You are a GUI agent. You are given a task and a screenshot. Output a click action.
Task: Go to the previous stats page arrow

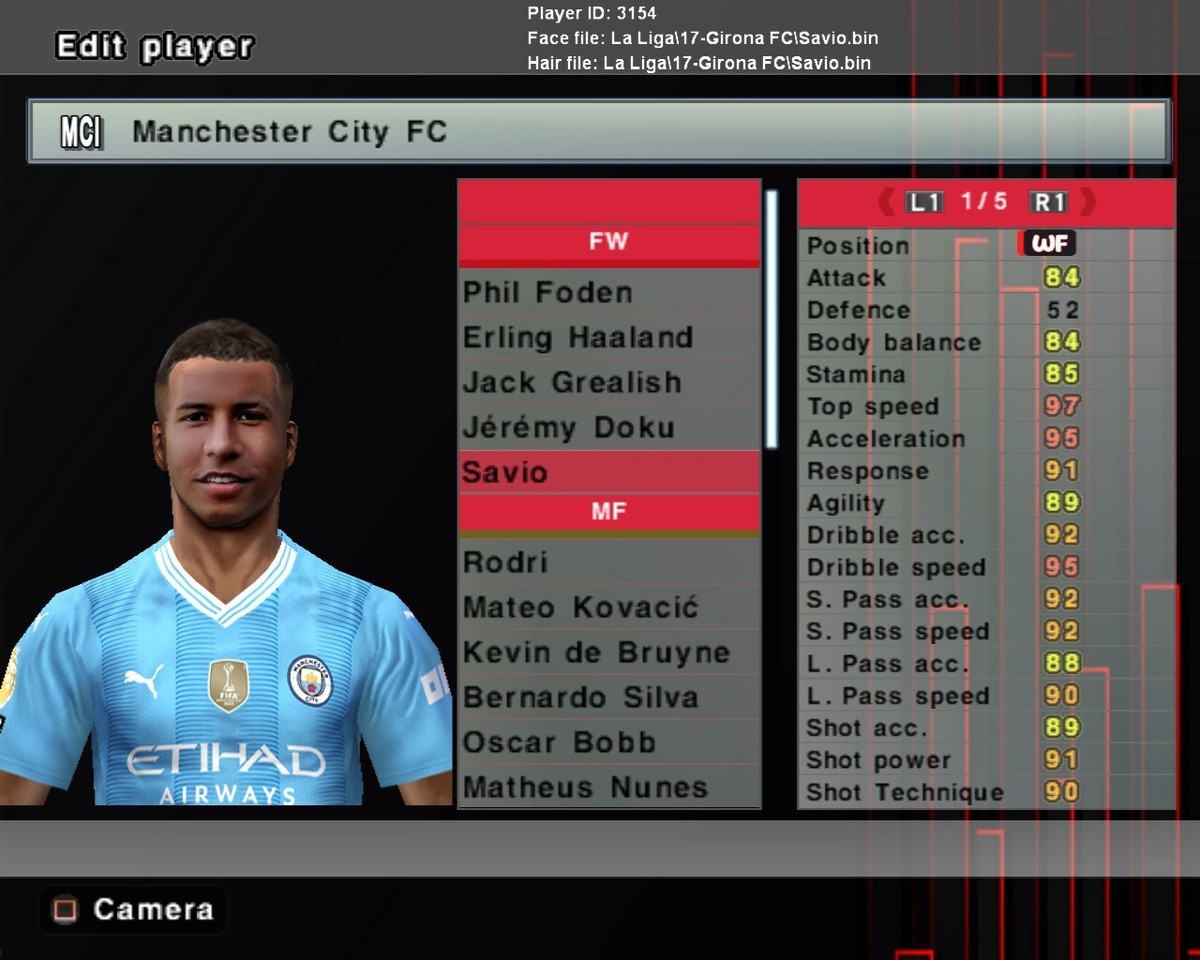(x=886, y=203)
